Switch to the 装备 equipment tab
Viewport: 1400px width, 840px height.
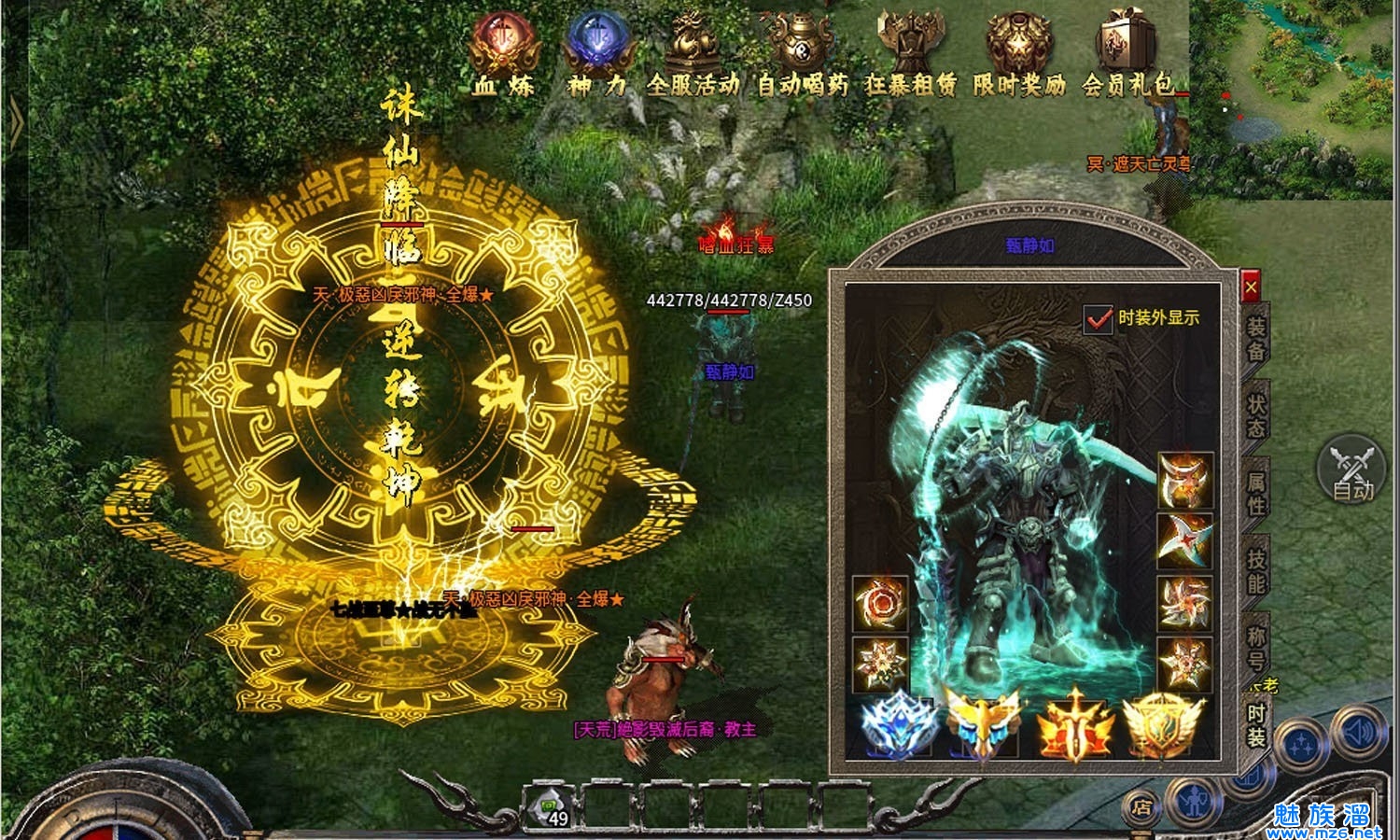coord(1256,339)
